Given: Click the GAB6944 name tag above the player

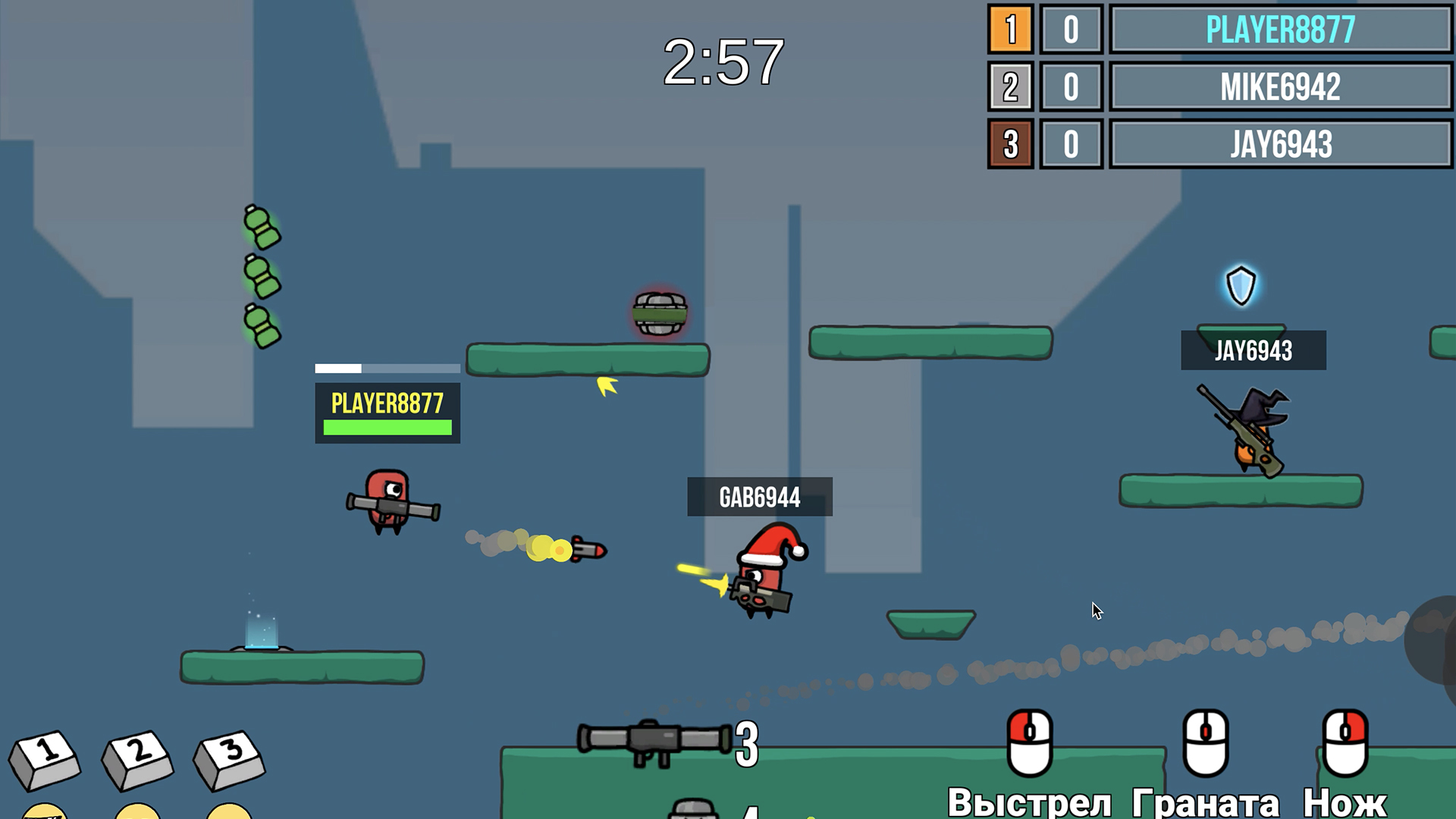Looking at the screenshot, I should point(759,498).
